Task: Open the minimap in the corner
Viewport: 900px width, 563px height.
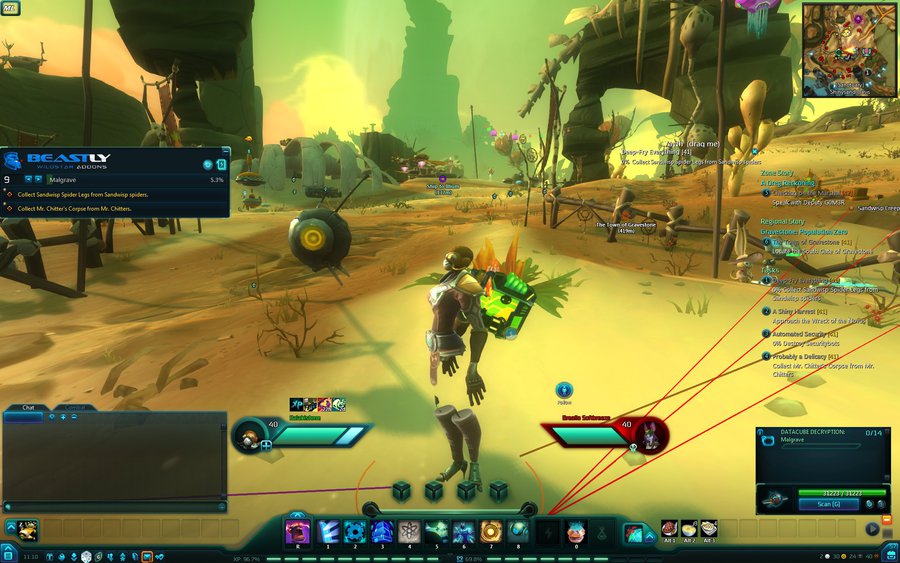Action: coord(848,49)
